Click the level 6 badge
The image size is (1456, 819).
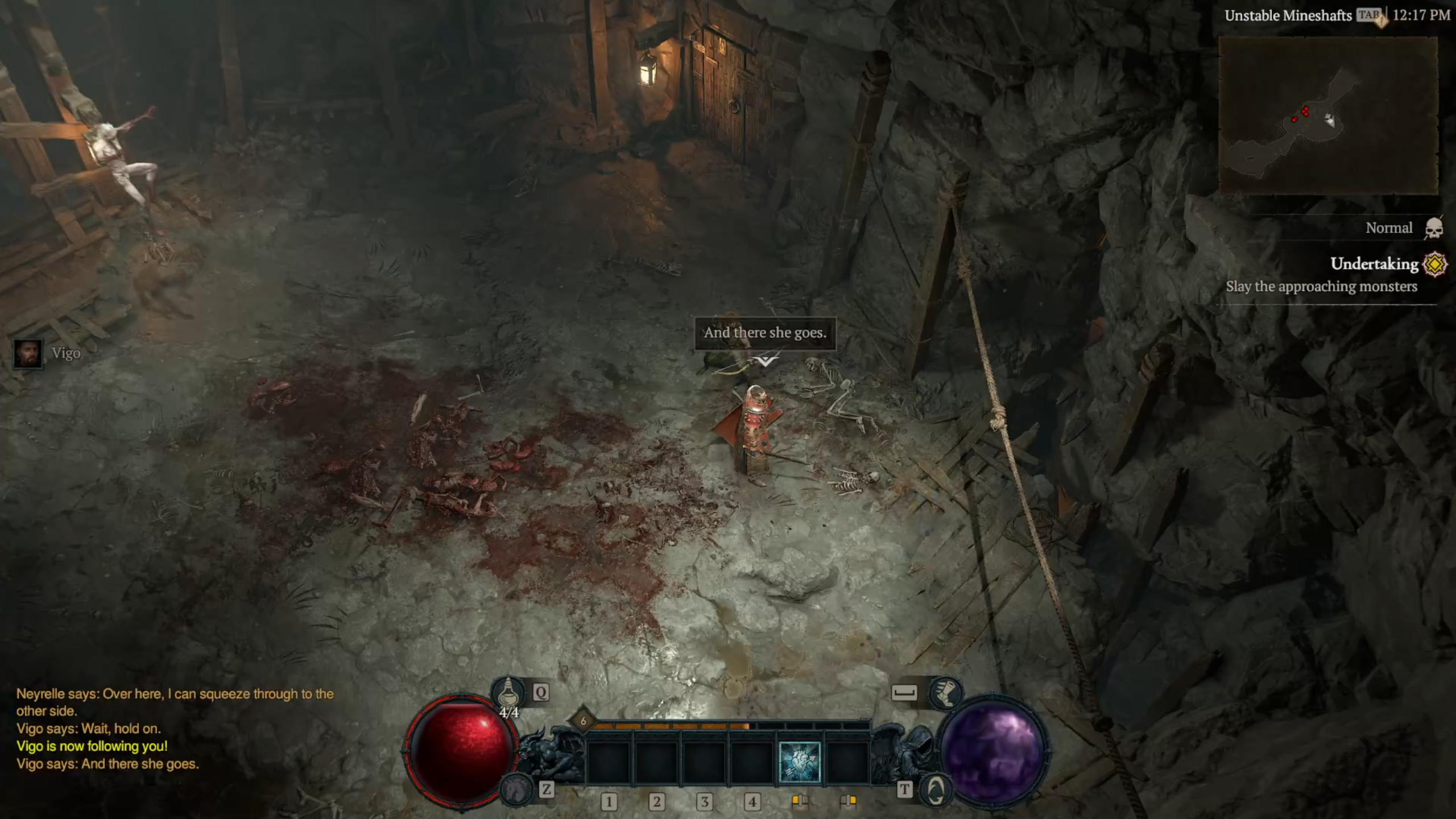click(582, 721)
